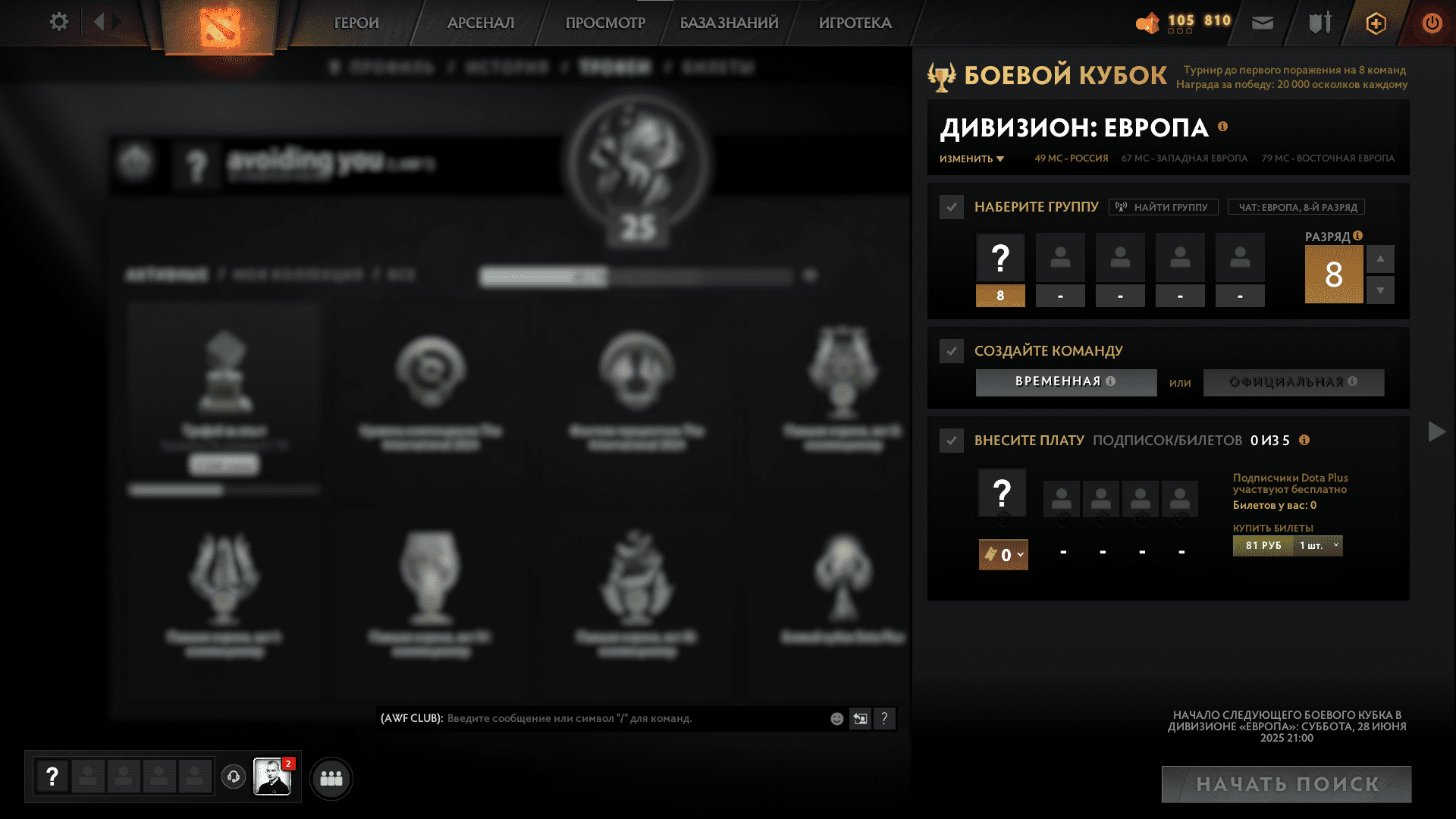Open the ИГРОТЕКА menu item
The width and height of the screenshot is (1456, 819).
point(854,23)
